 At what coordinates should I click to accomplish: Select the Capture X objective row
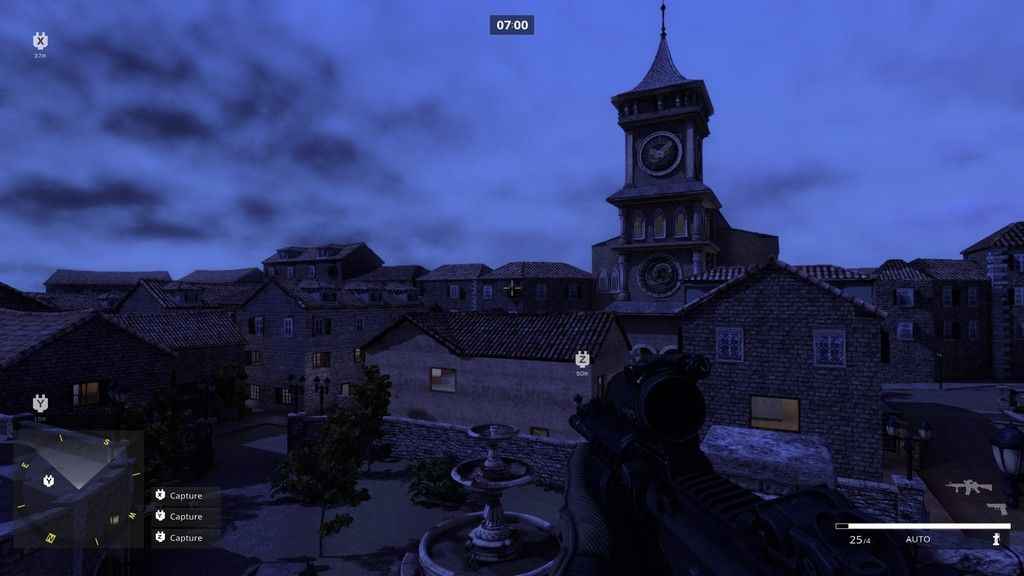[x=185, y=496]
